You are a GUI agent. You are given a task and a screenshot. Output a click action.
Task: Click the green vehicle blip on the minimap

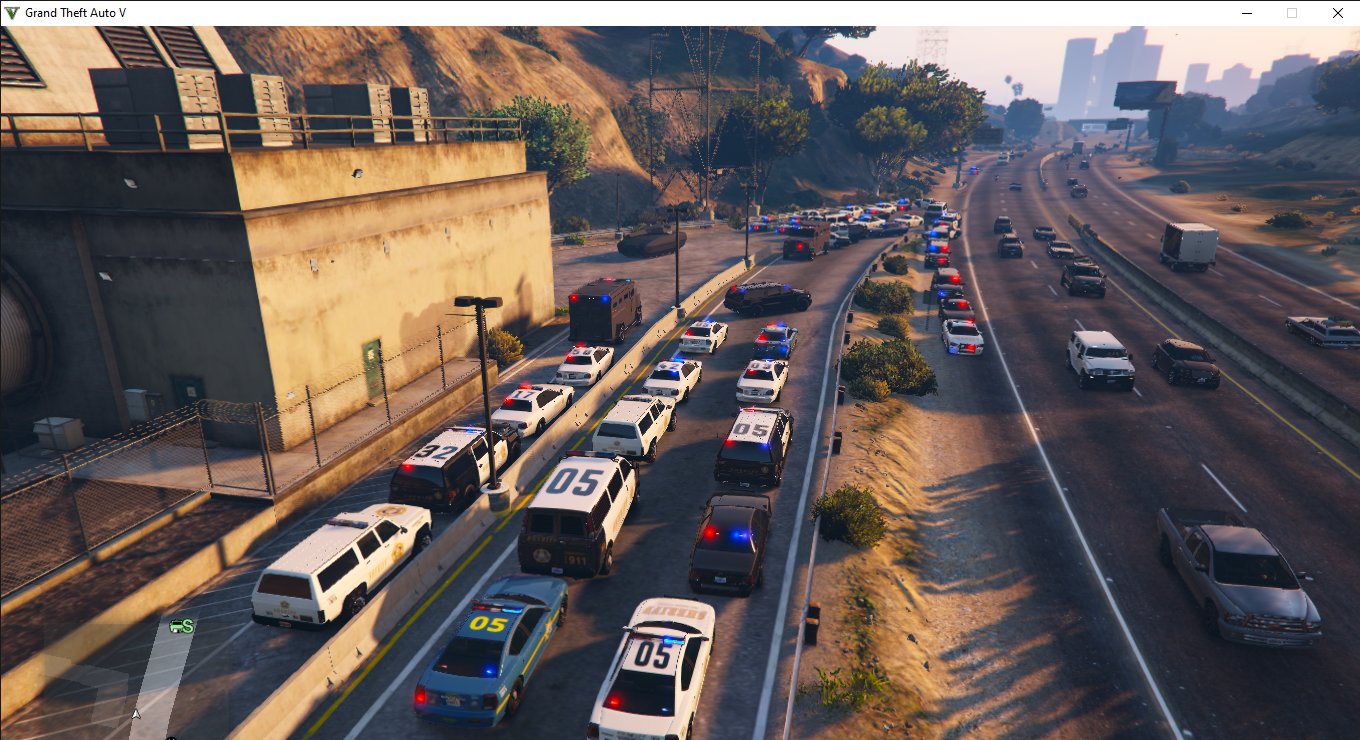181,626
